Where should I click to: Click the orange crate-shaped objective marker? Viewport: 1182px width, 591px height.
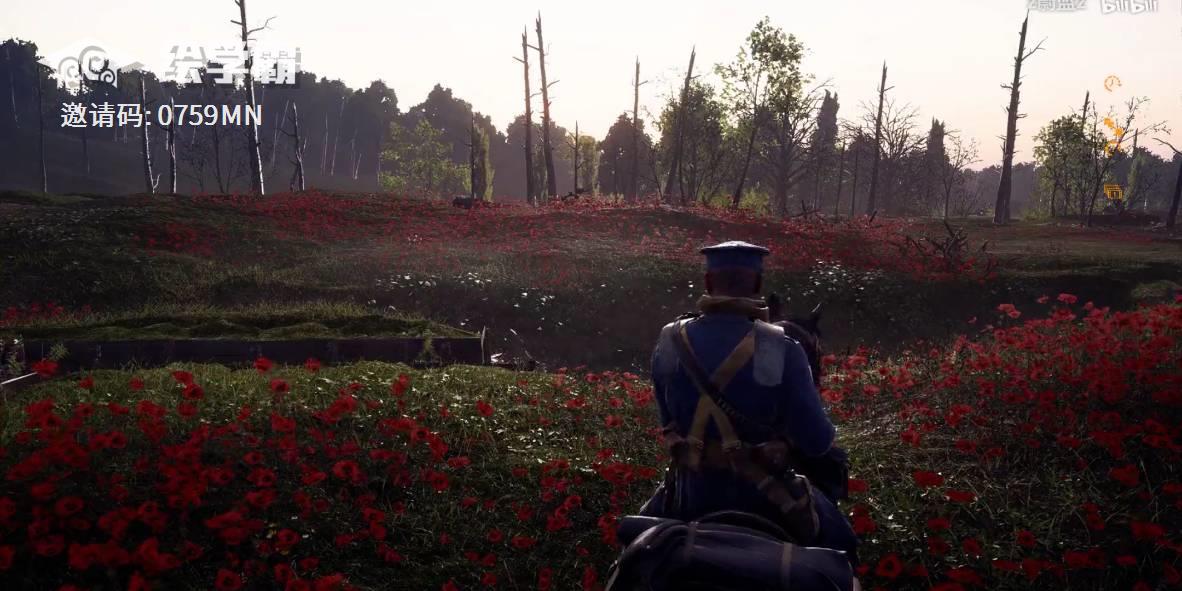[1112, 191]
